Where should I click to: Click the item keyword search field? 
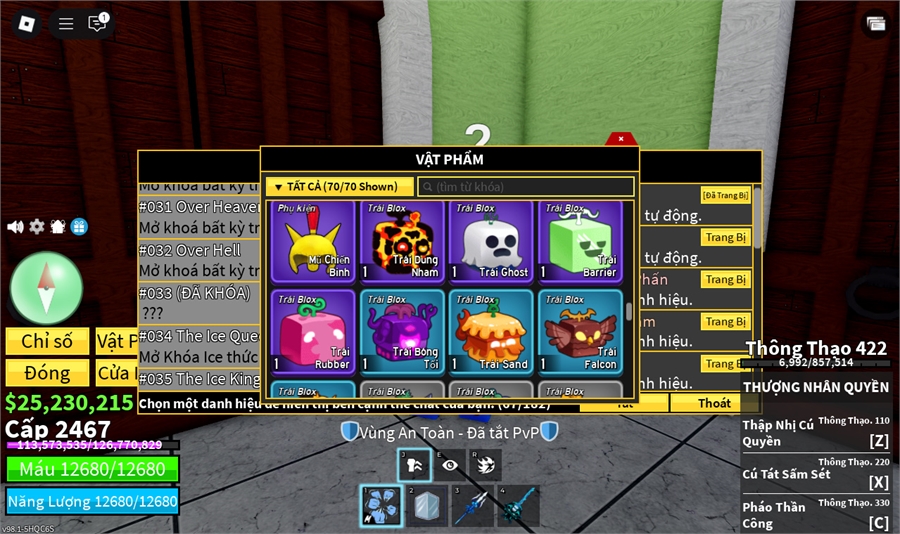[x=526, y=187]
